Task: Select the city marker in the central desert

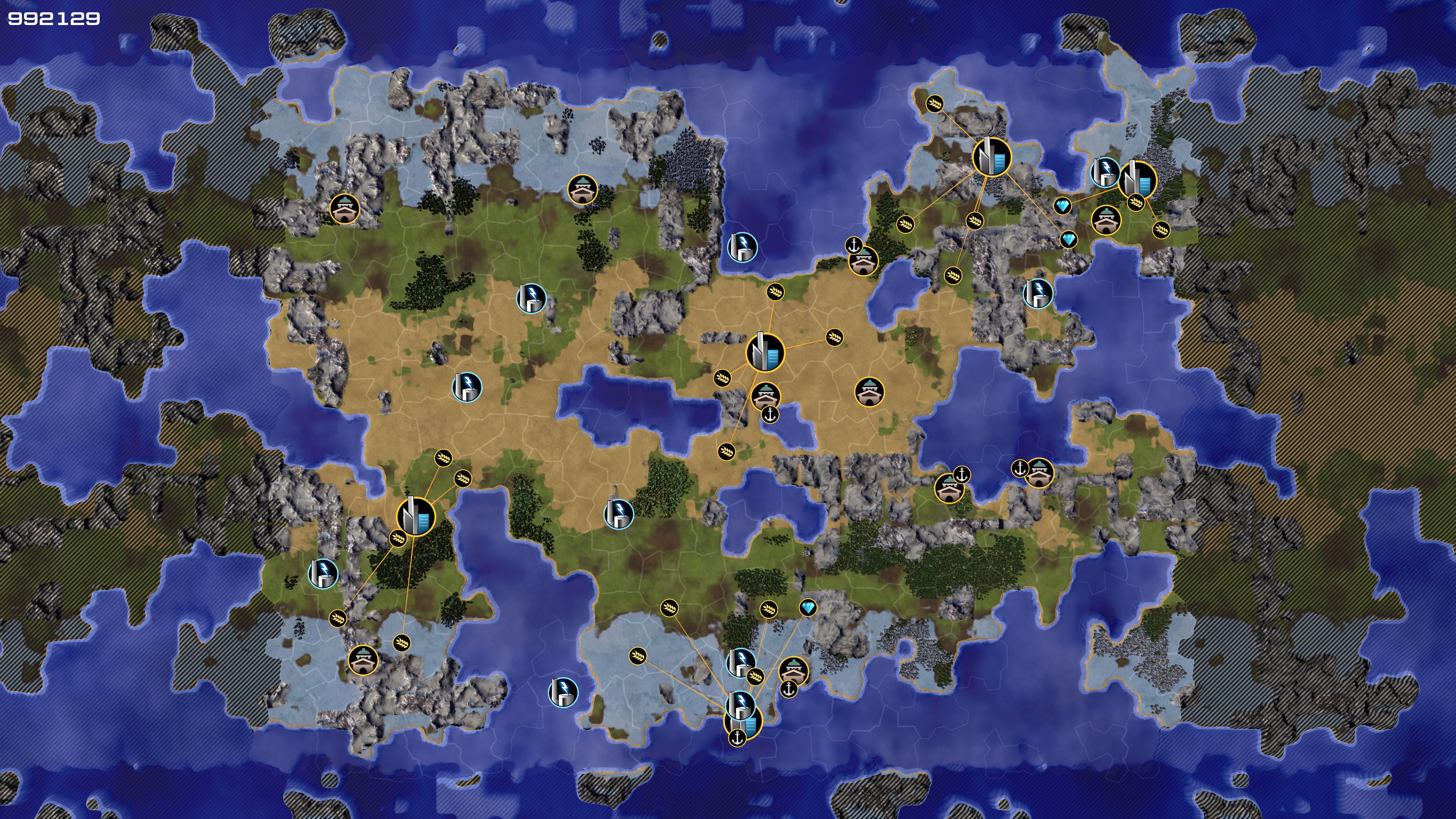Action: (766, 353)
